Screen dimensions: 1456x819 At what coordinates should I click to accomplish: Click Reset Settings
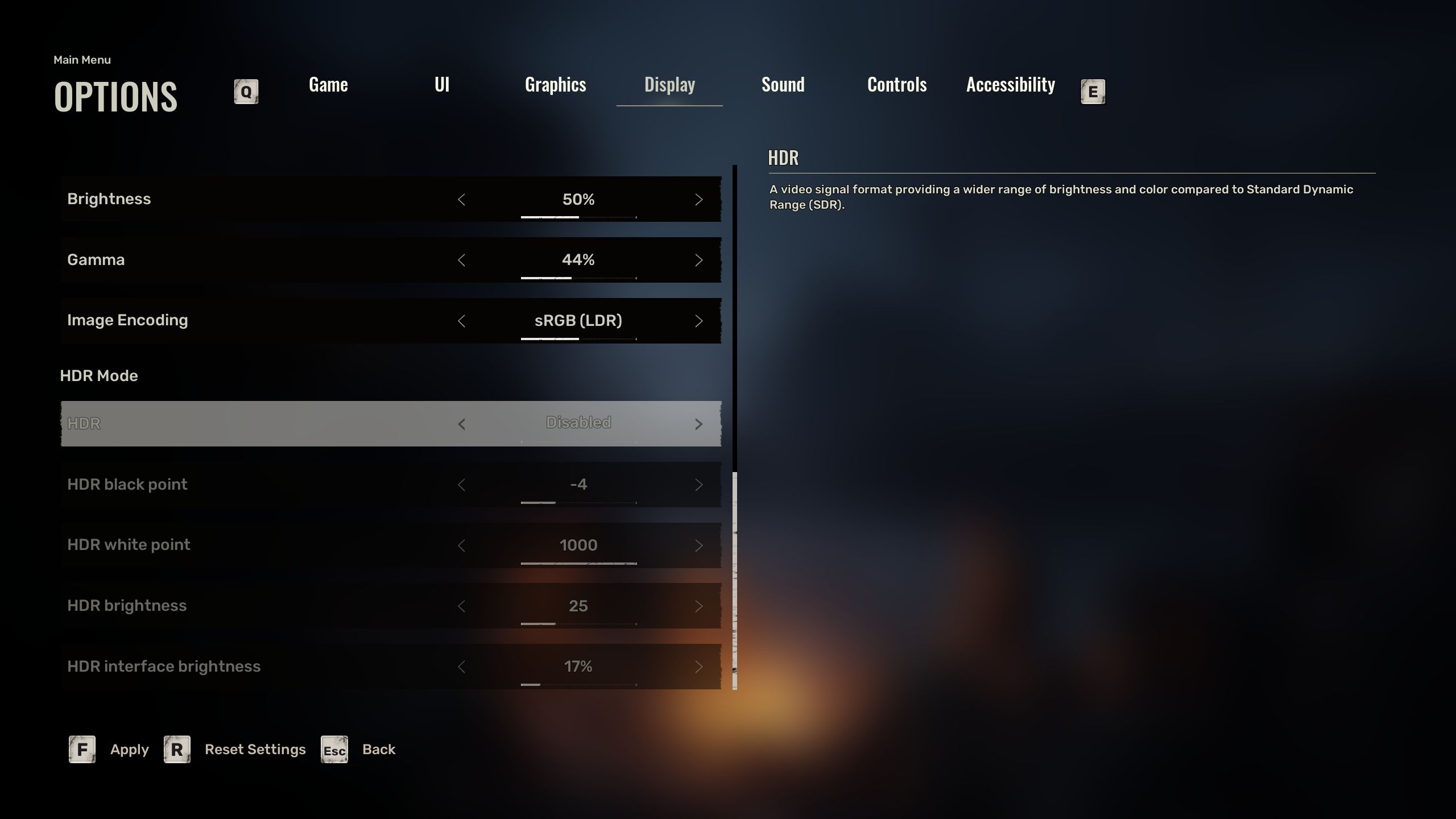(255, 750)
